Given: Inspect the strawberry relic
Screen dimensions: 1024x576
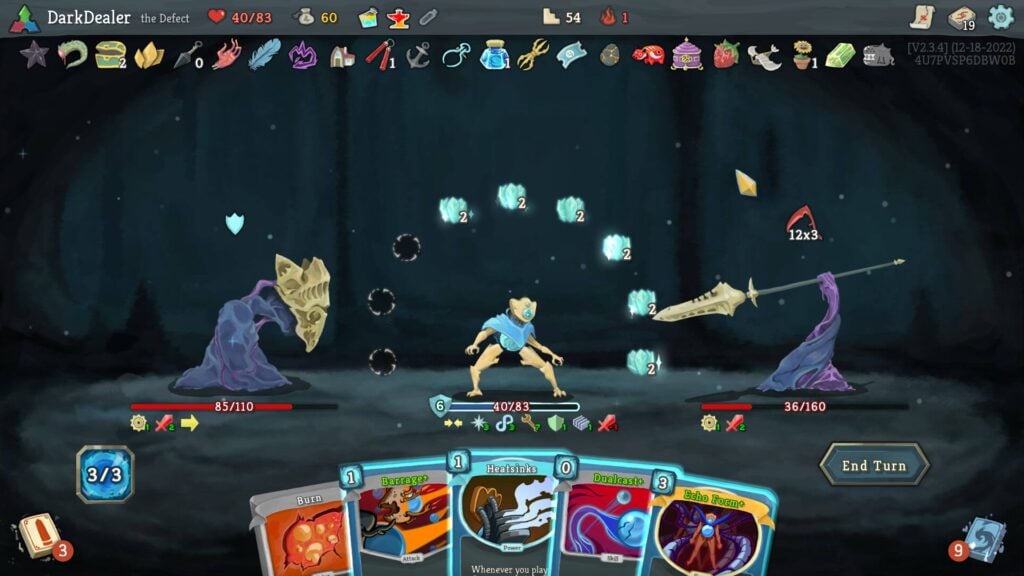Looking at the screenshot, I should 725,54.
